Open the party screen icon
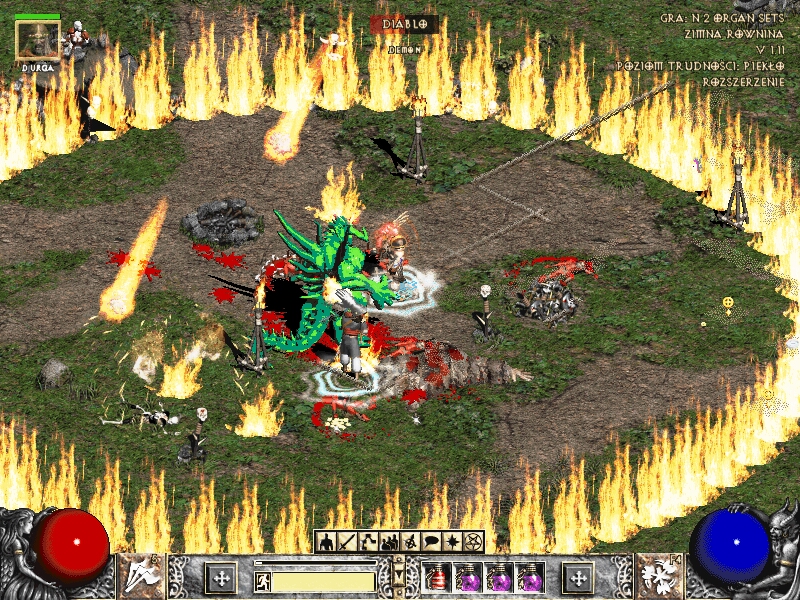 389,542
